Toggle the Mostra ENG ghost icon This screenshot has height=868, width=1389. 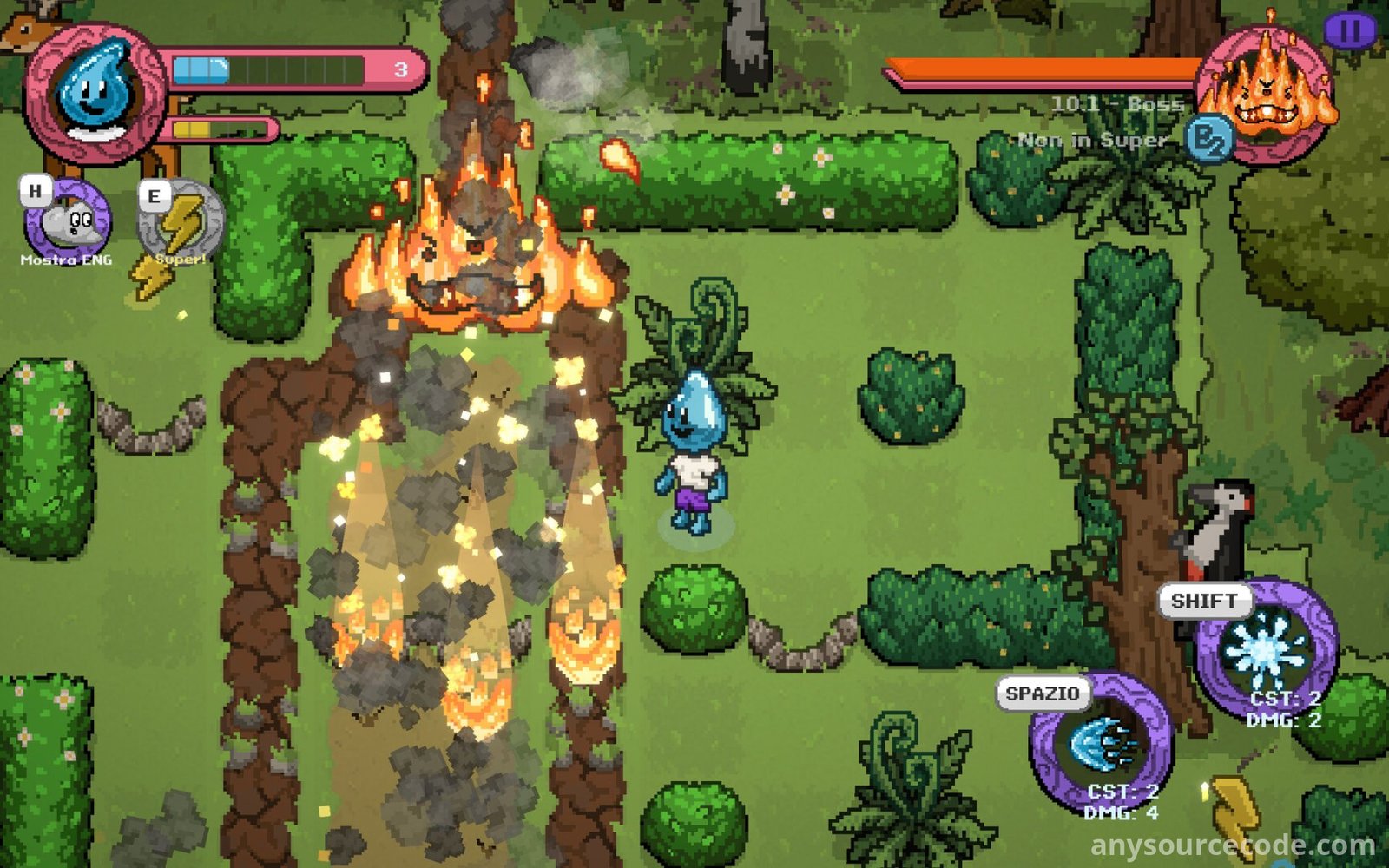coord(68,222)
